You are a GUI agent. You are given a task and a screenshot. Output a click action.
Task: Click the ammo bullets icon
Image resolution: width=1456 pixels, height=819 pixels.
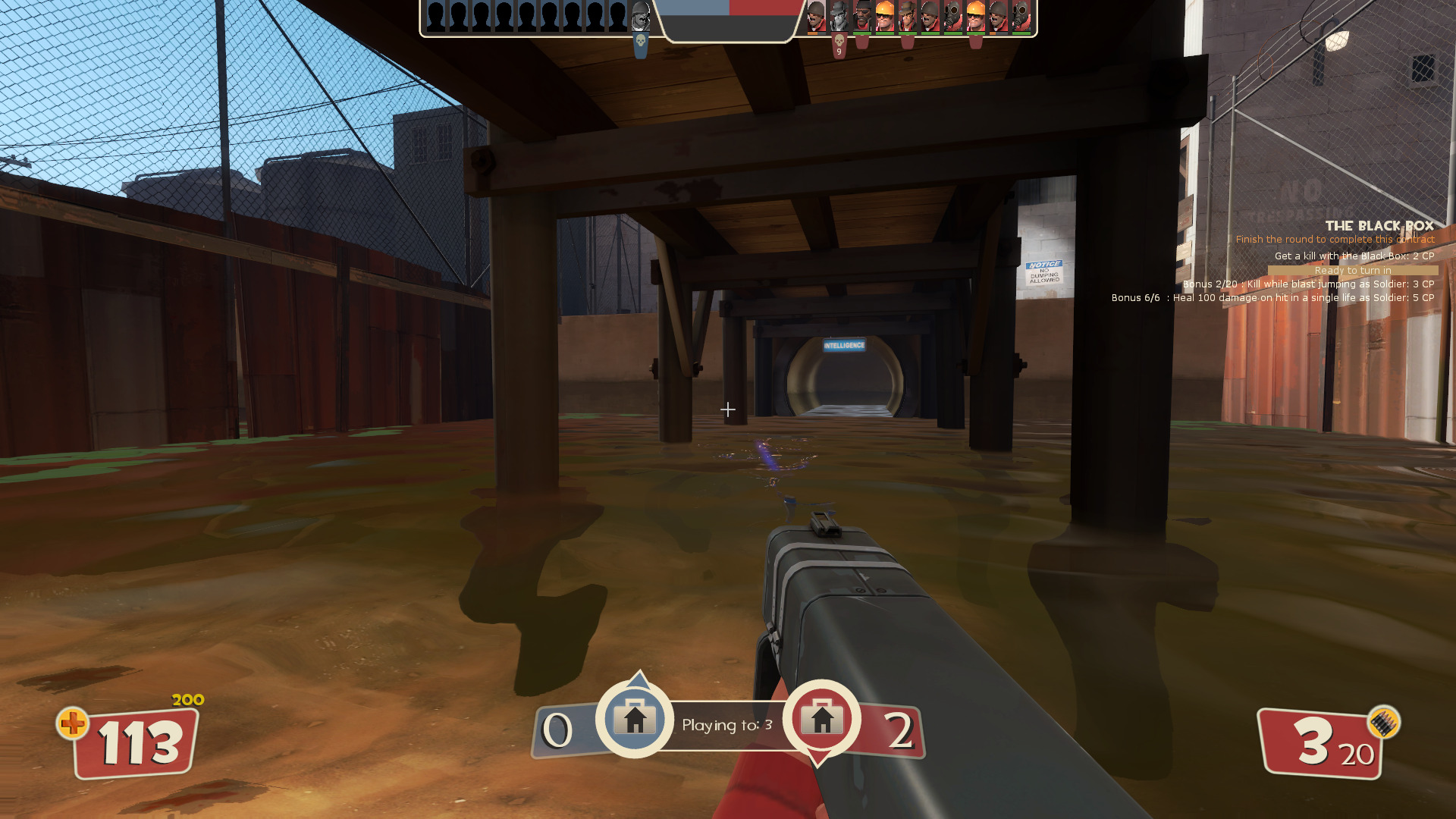click(1383, 723)
